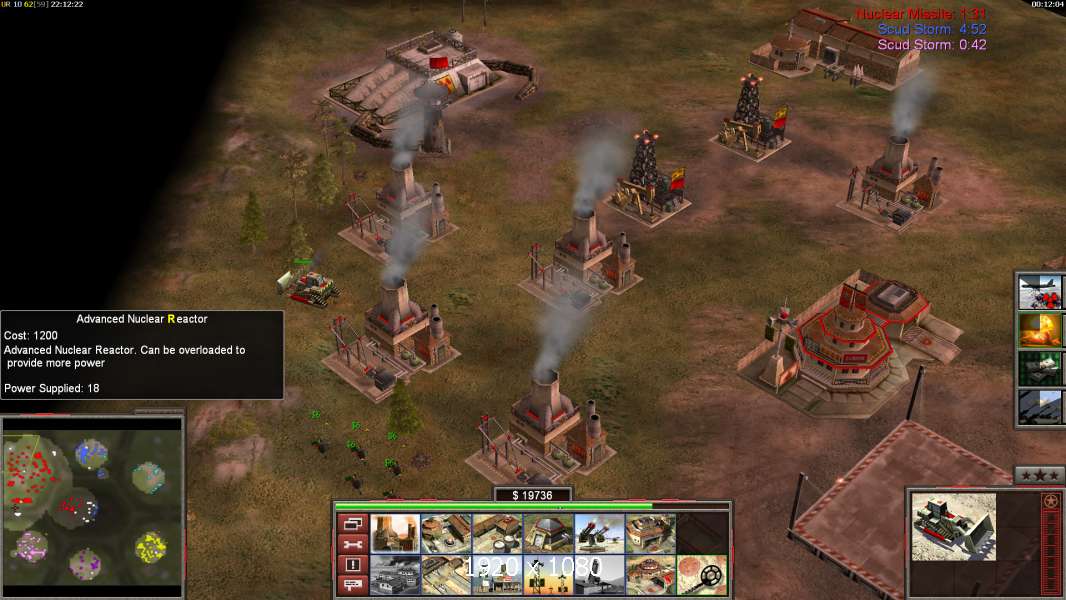The height and width of the screenshot is (600, 1066).
Task: Choose the Airfield build icon
Action: coord(446,575)
